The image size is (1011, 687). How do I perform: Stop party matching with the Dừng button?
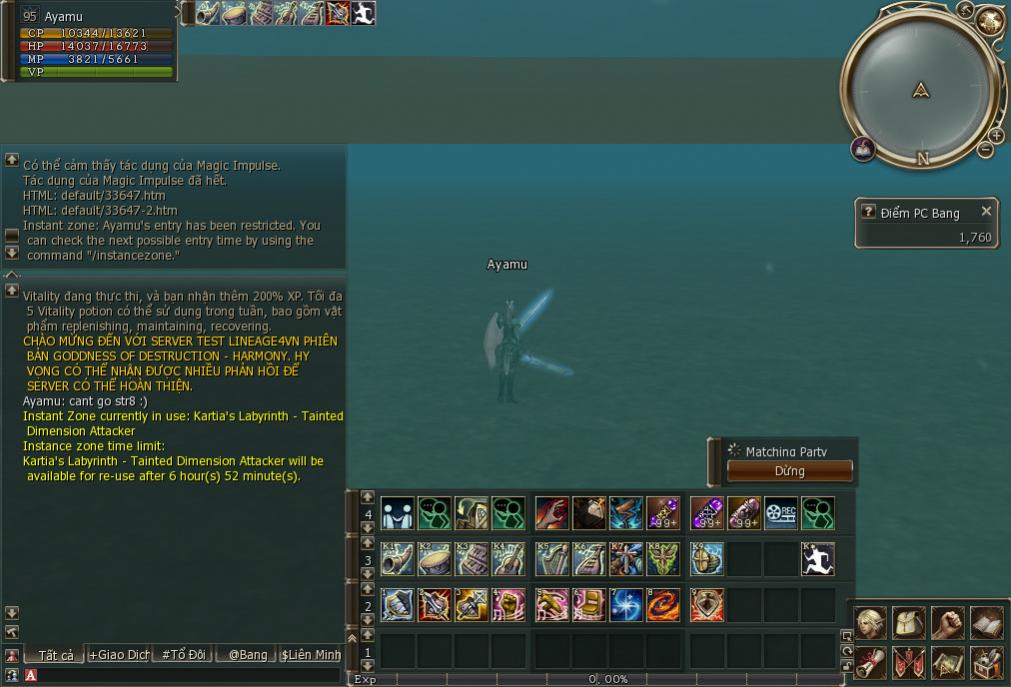coord(789,471)
